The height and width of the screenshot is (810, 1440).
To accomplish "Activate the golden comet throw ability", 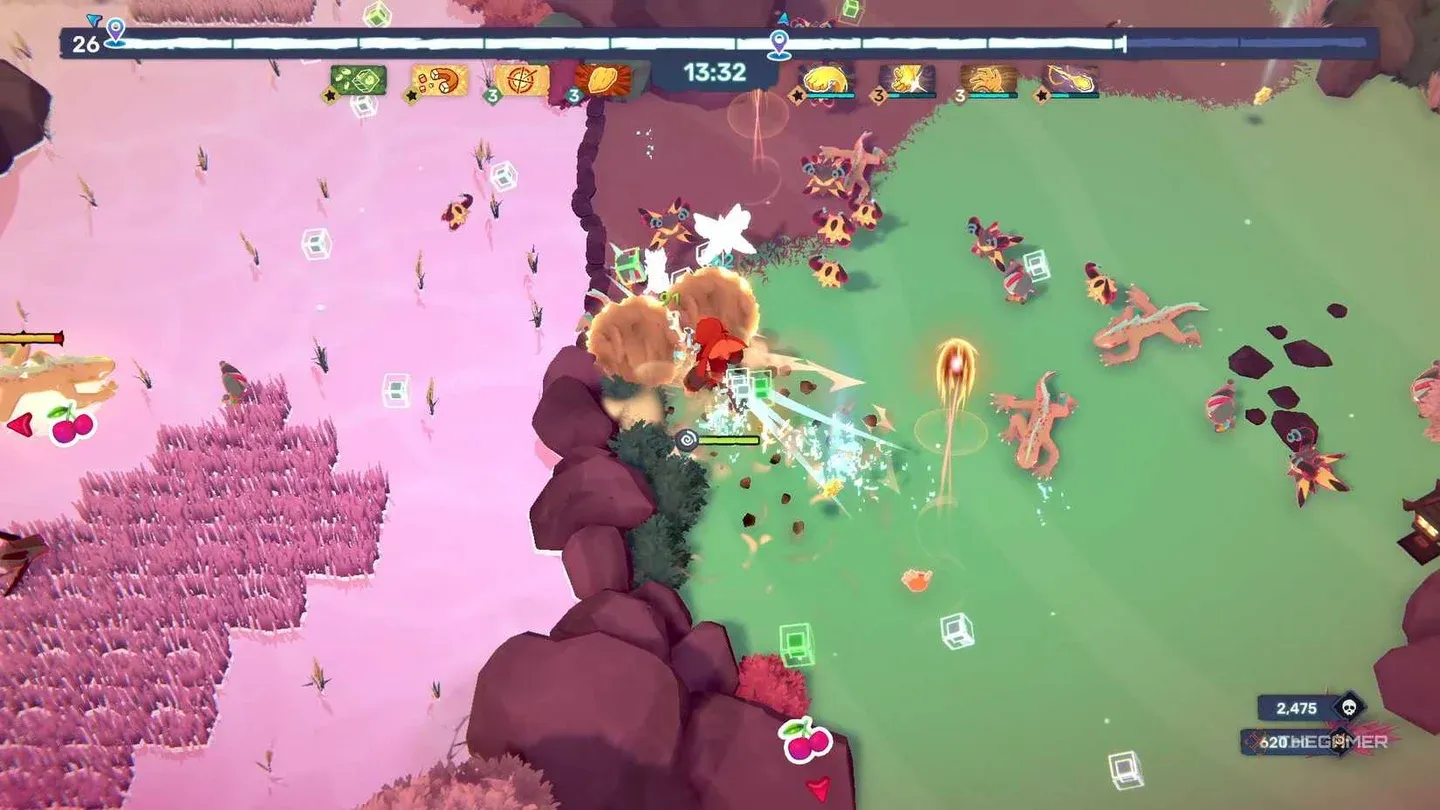I will coord(1070,80).
